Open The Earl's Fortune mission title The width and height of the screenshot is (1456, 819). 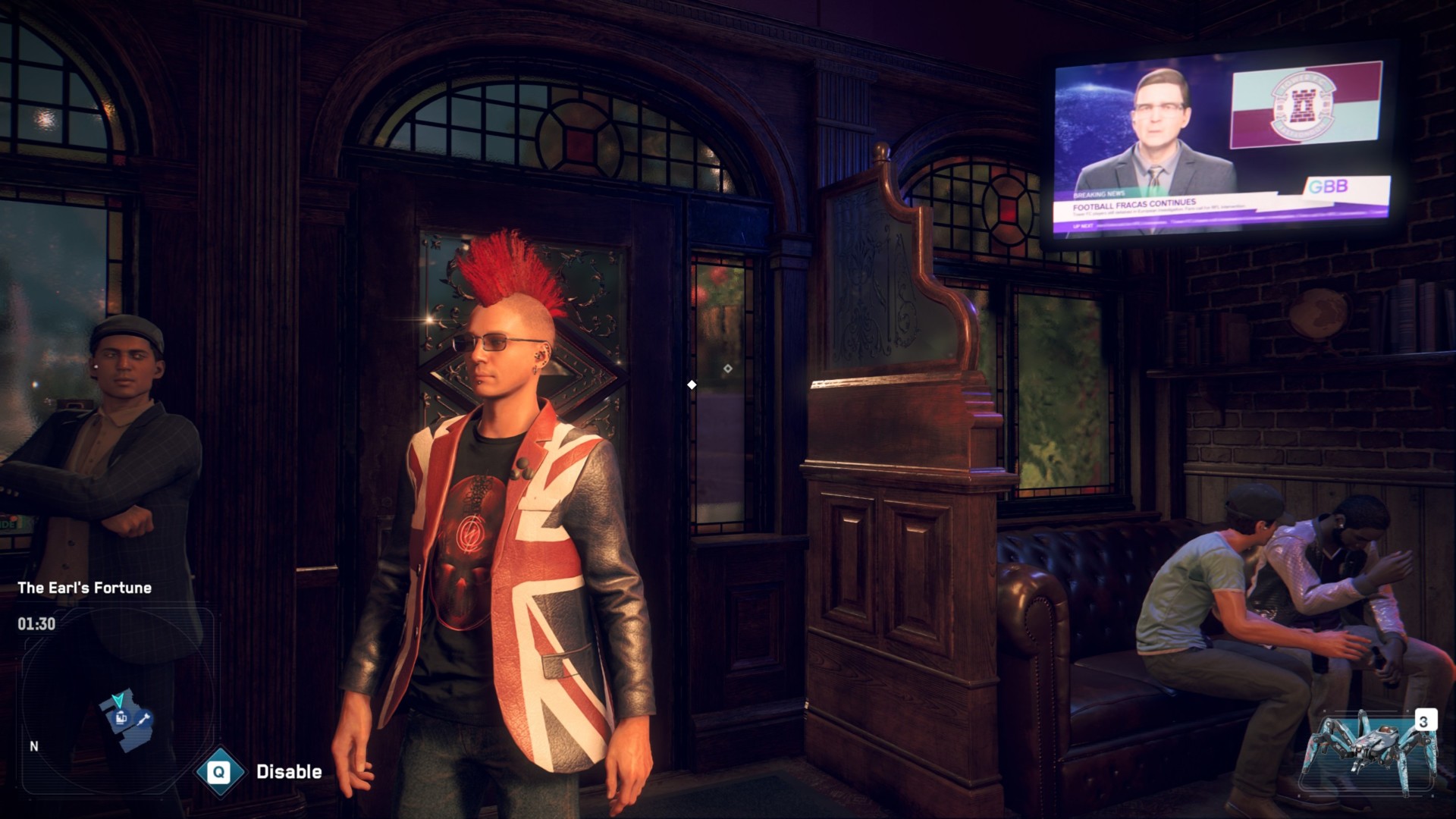[x=86, y=587]
